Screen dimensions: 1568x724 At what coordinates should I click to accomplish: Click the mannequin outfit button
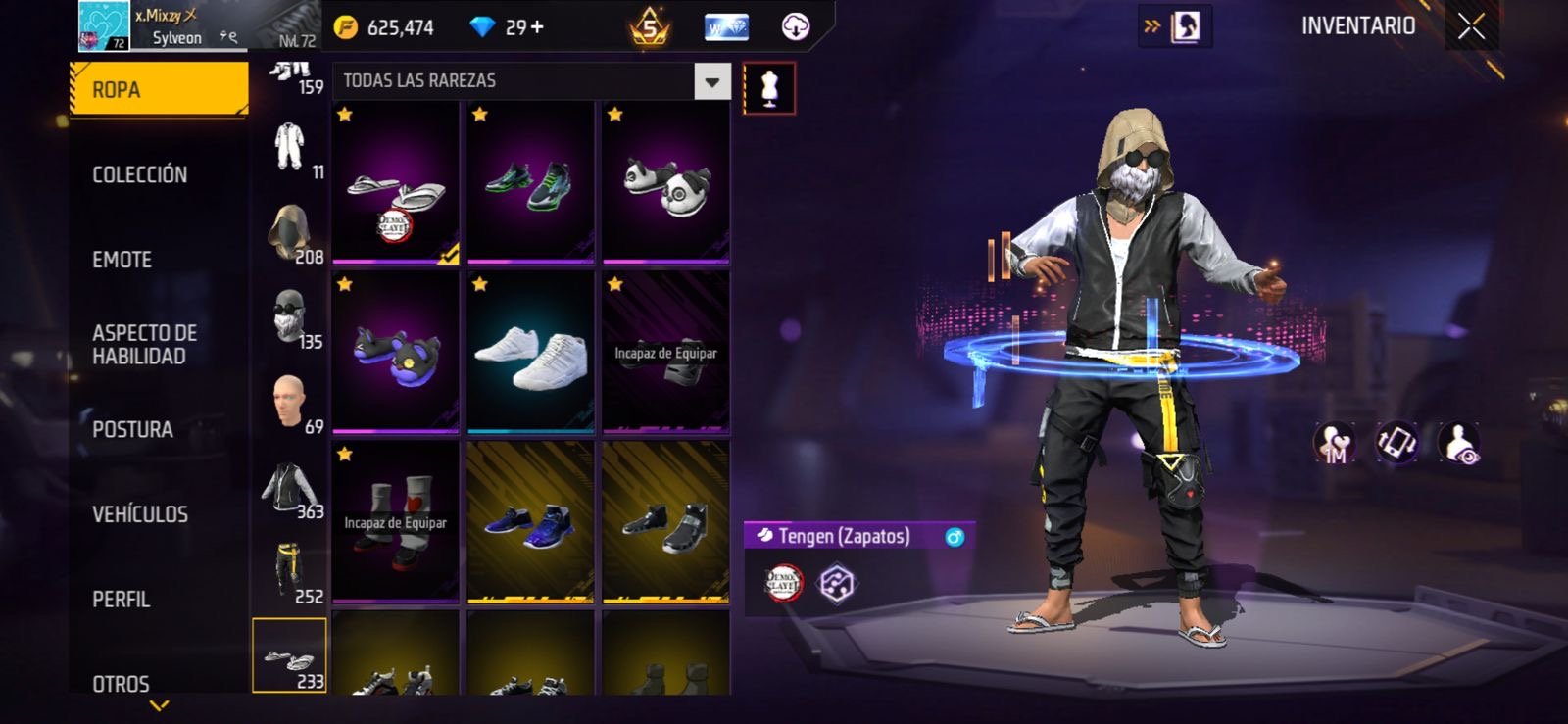(769, 89)
